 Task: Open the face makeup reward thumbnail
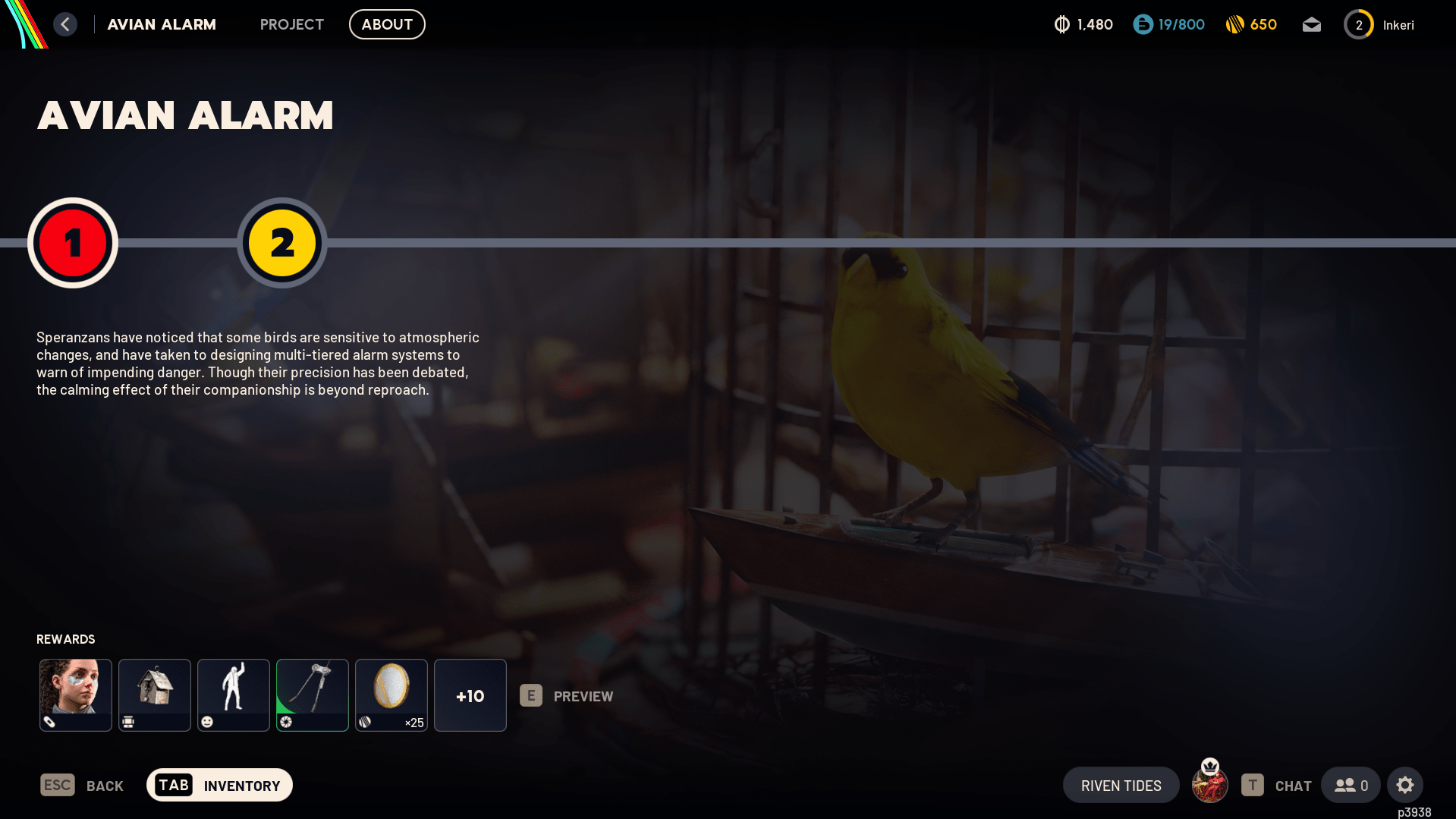[76, 695]
